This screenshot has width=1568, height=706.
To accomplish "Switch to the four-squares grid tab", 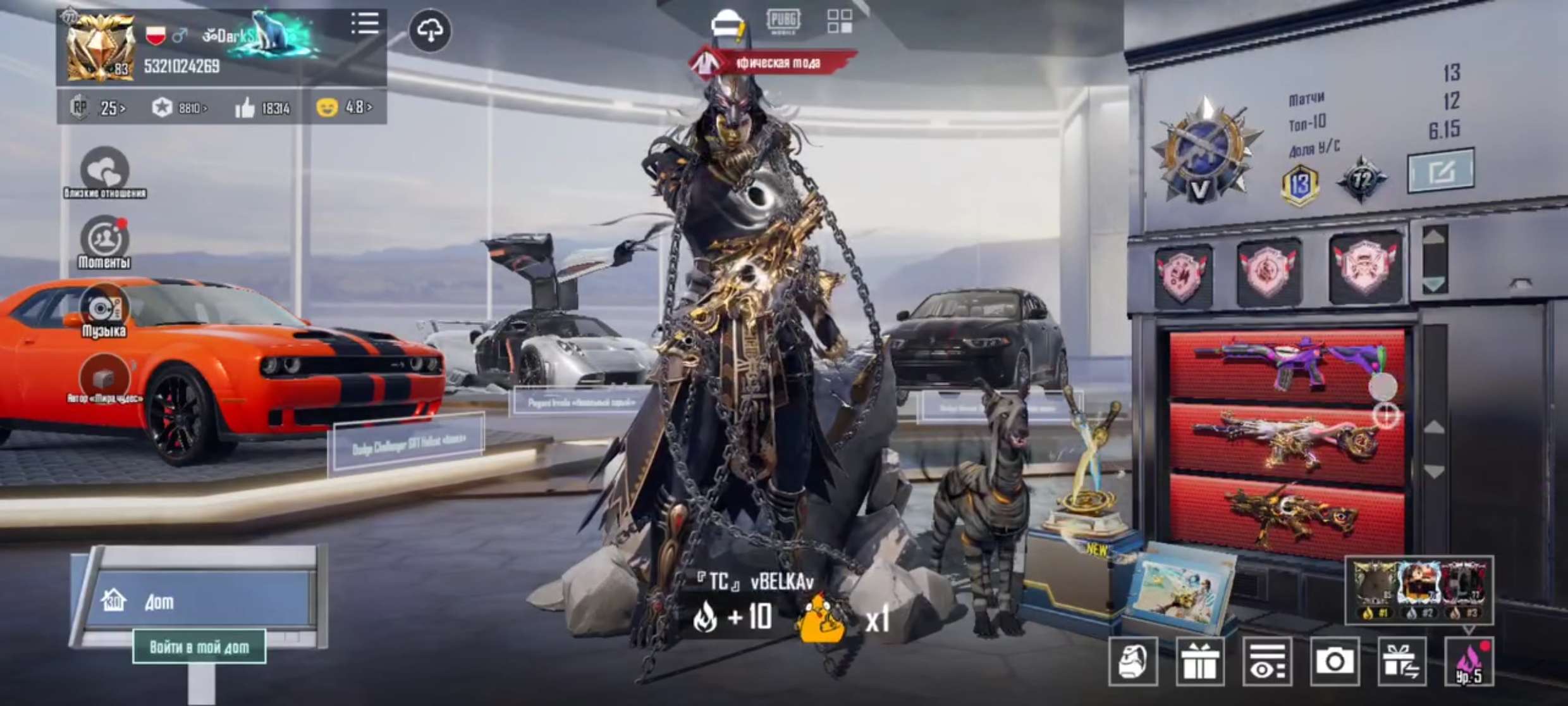I will (840, 21).
